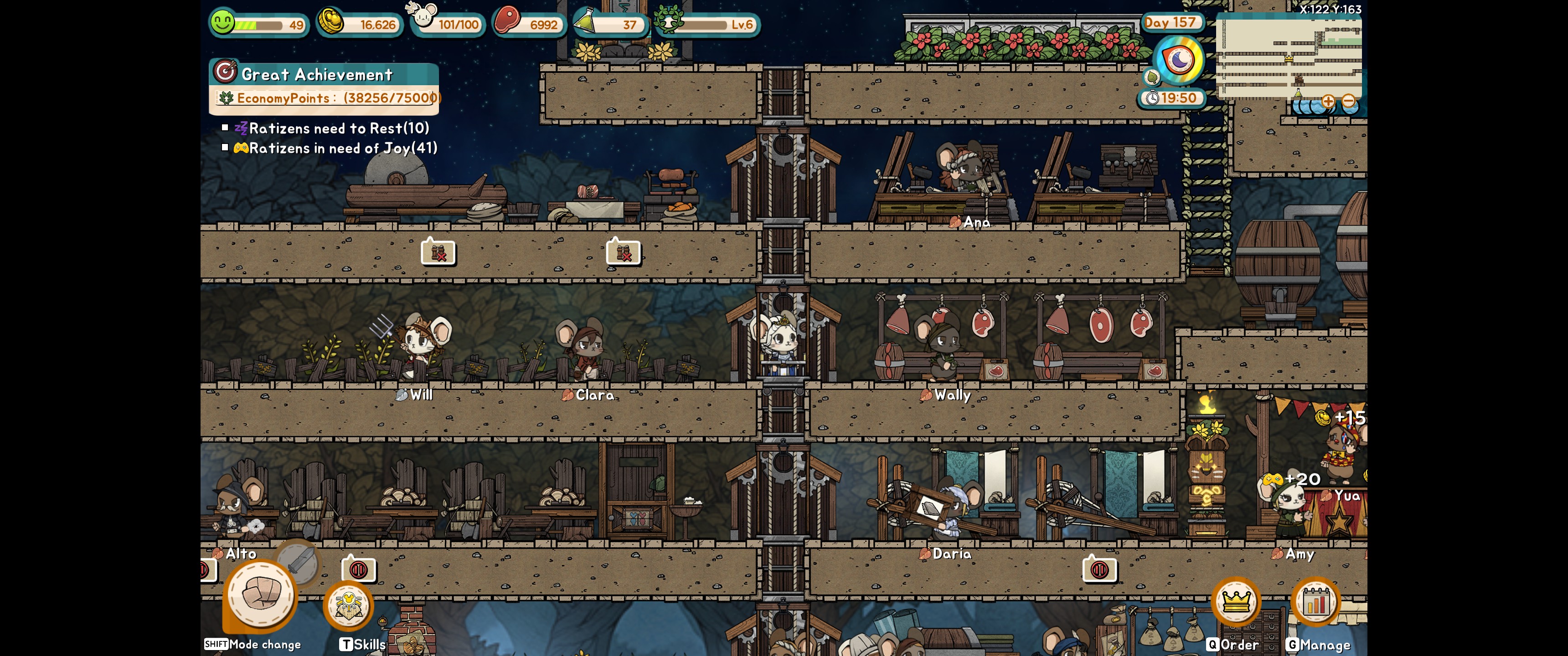Click the rat population counter
The width and height of the screenshot is (1568, 656).
click(x=448, y=23)
